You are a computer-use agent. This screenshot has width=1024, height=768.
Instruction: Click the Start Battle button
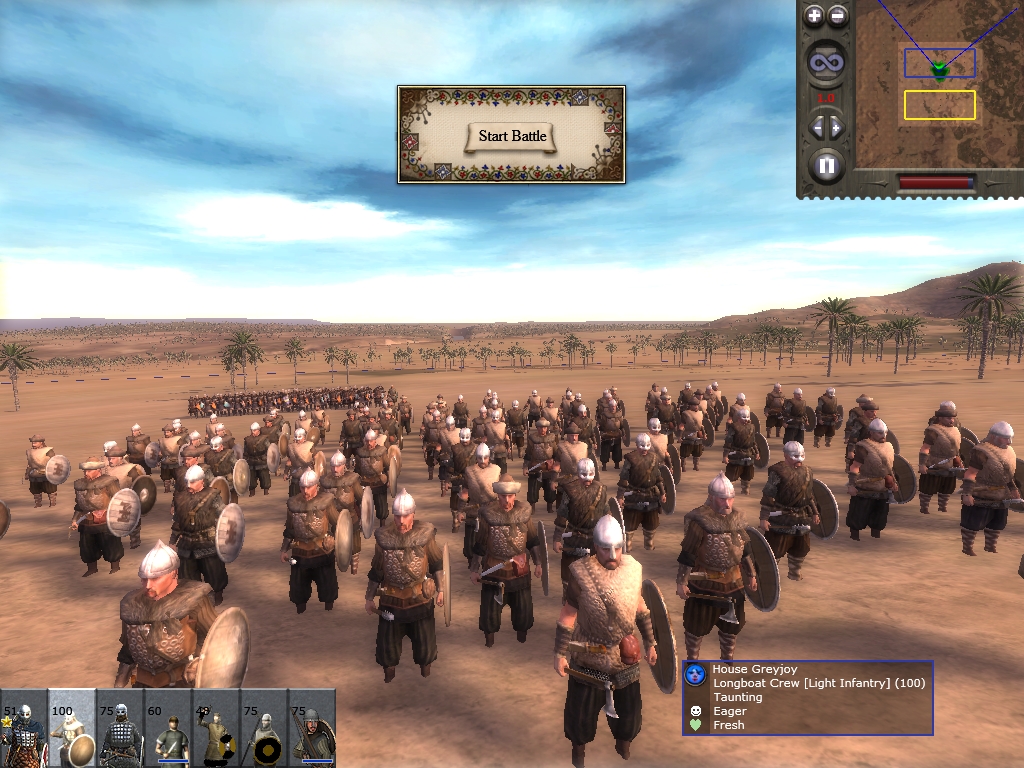tap(512, 136)
